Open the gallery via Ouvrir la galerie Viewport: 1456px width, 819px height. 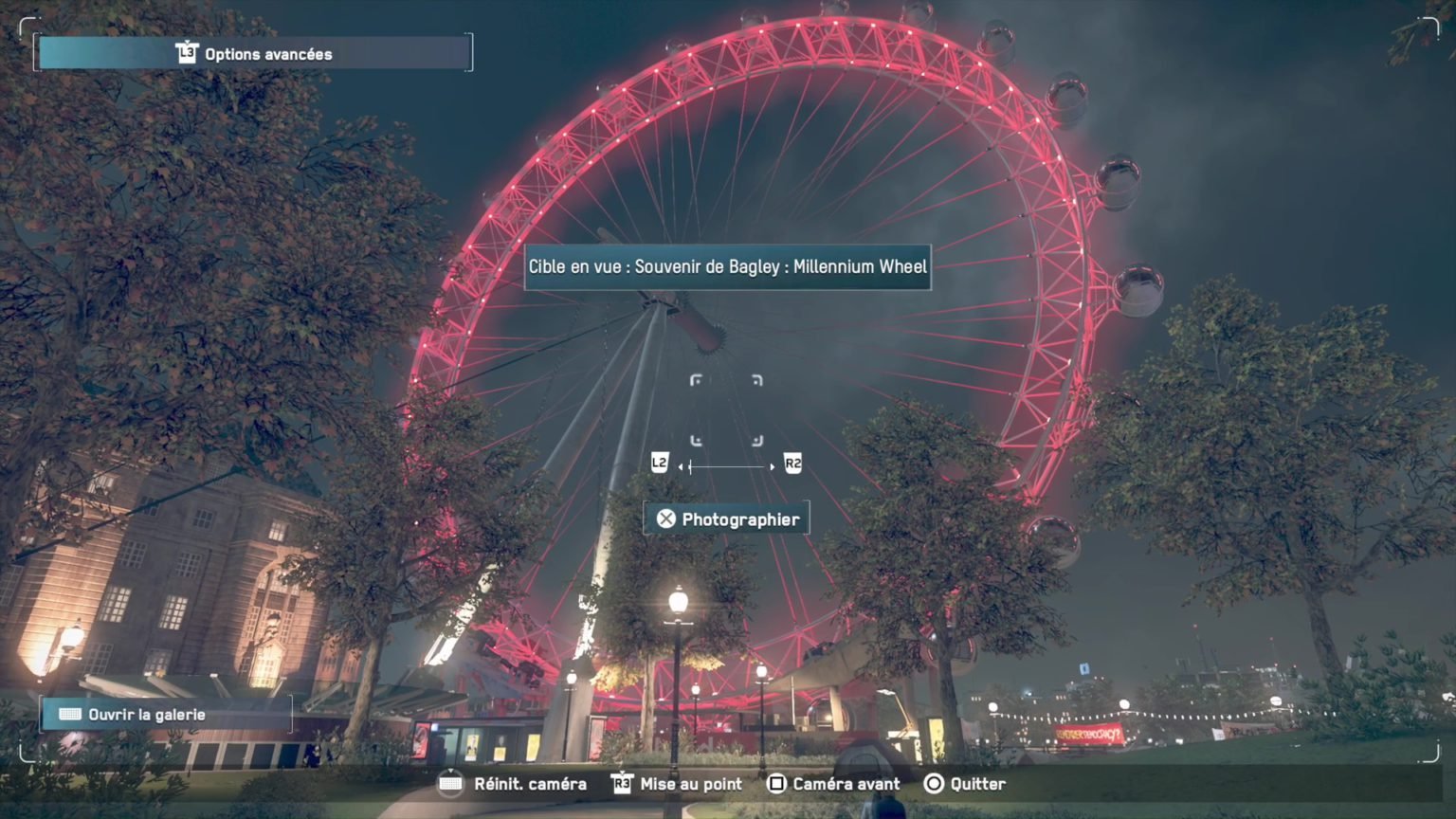pyautogui.click(x=147, y=714)
